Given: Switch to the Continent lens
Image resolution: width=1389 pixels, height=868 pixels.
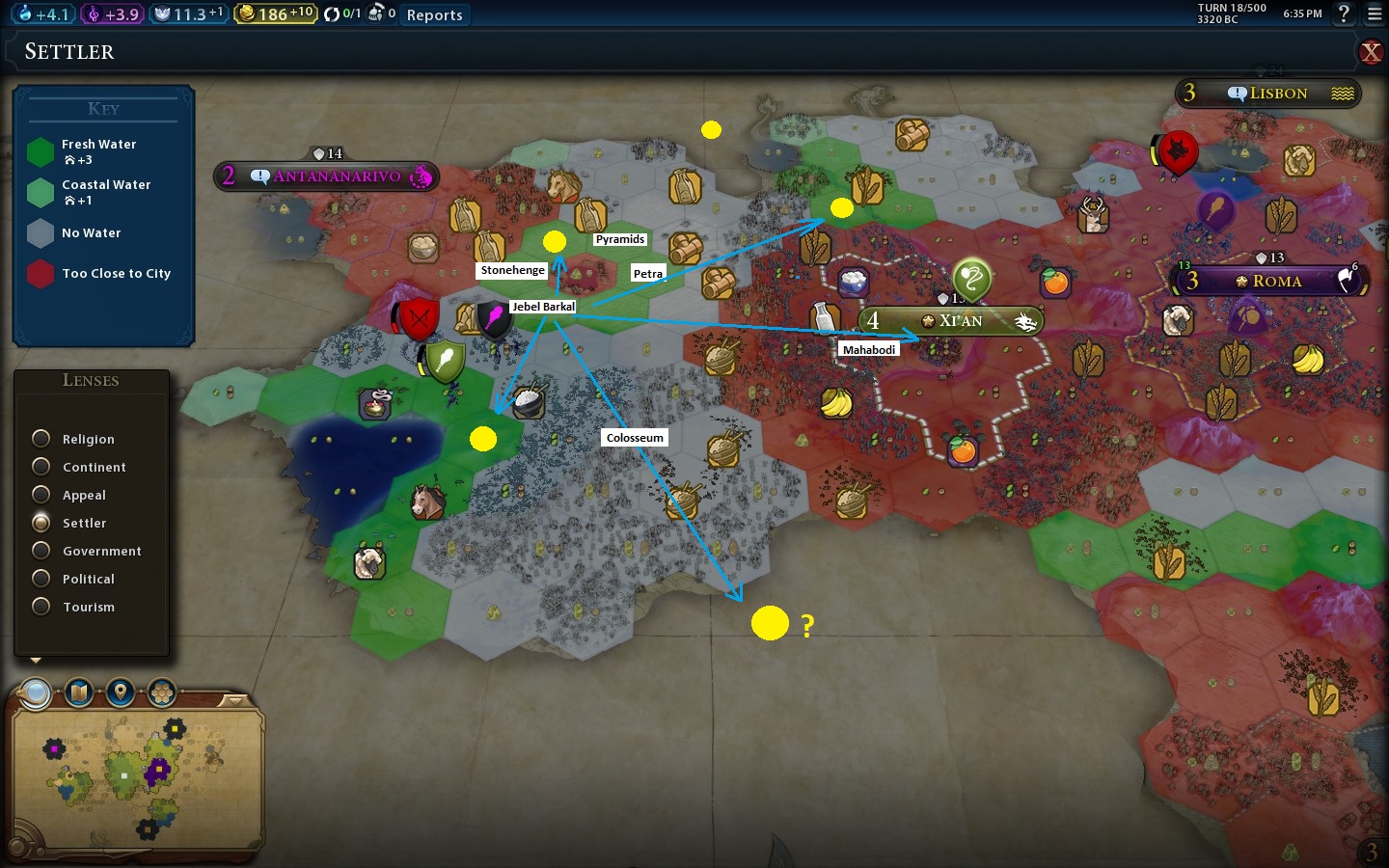Looking at the screenshot, I should 41,467.
